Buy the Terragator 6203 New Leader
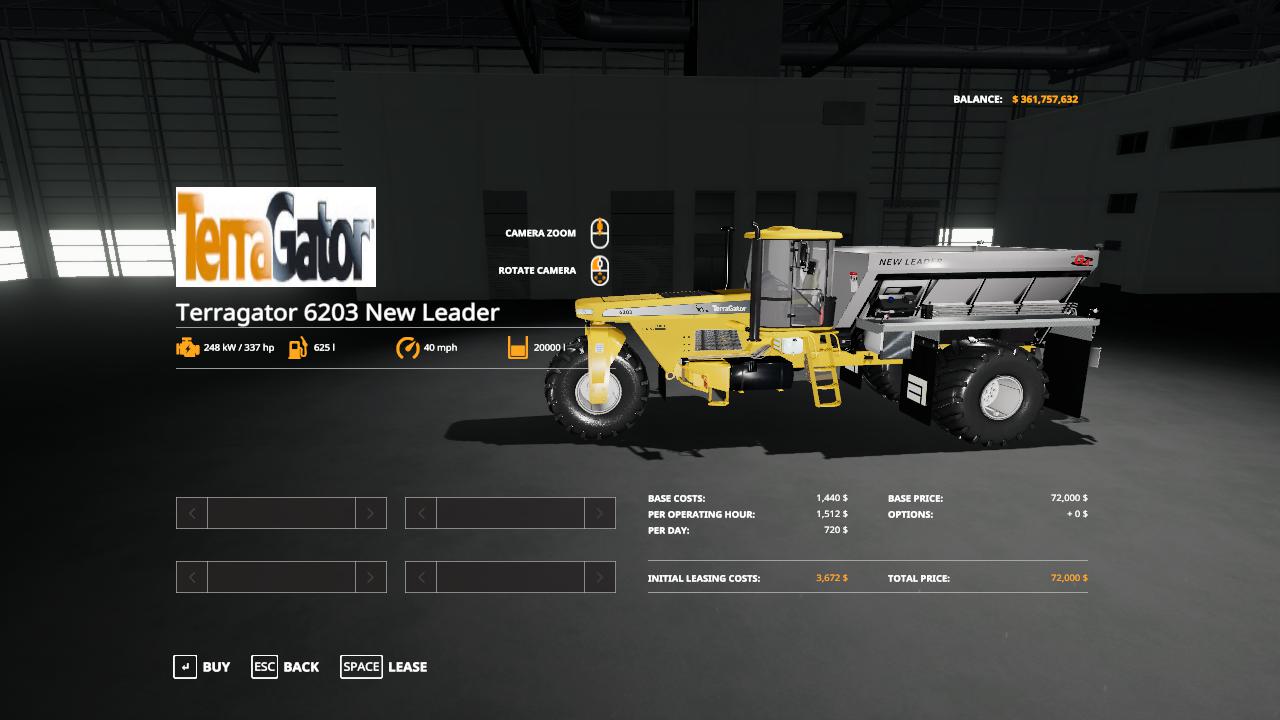This screenshot has height=720, width=1280. click(202, 667)
